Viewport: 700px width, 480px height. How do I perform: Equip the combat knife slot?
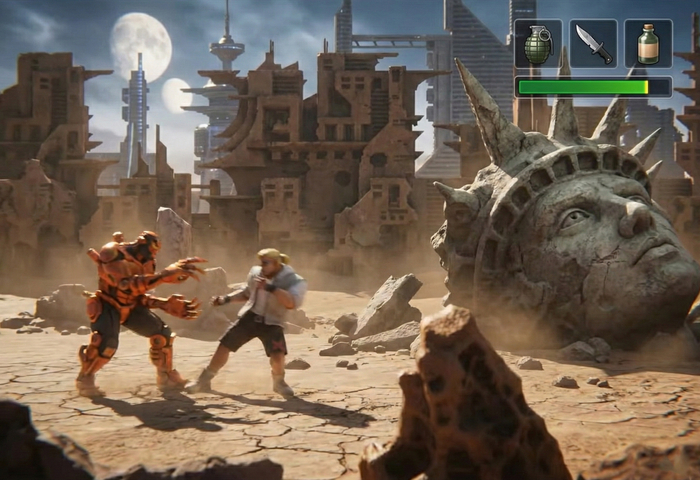(593, 45)
